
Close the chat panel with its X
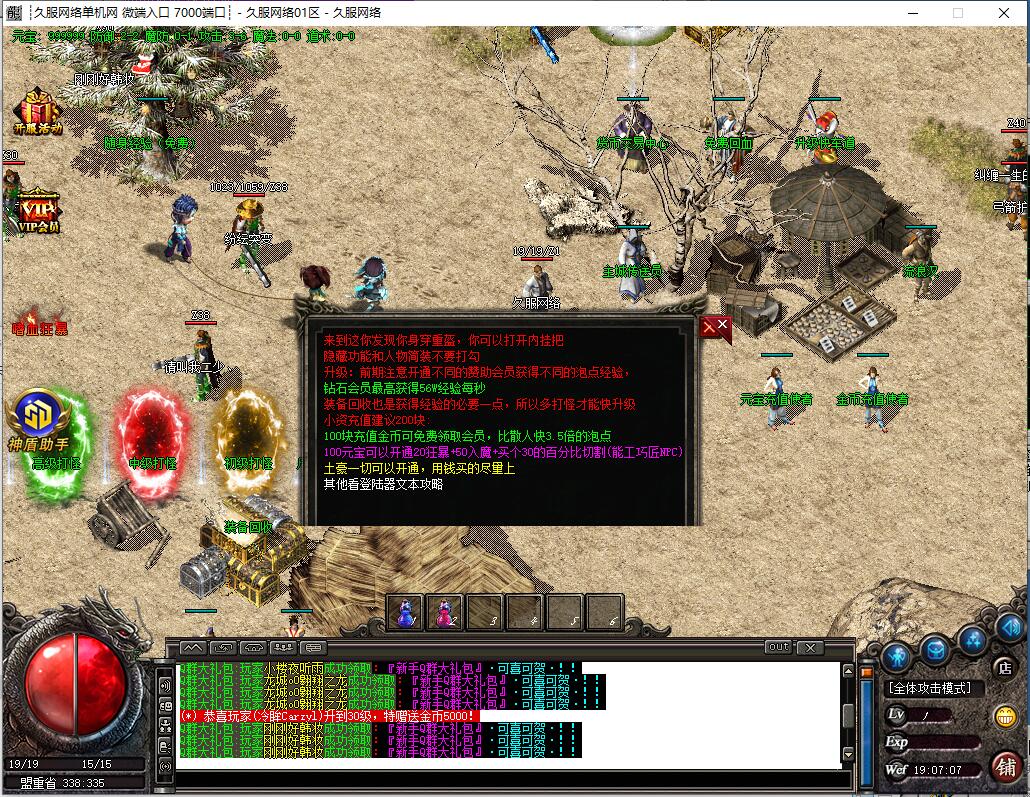point(809,648)
